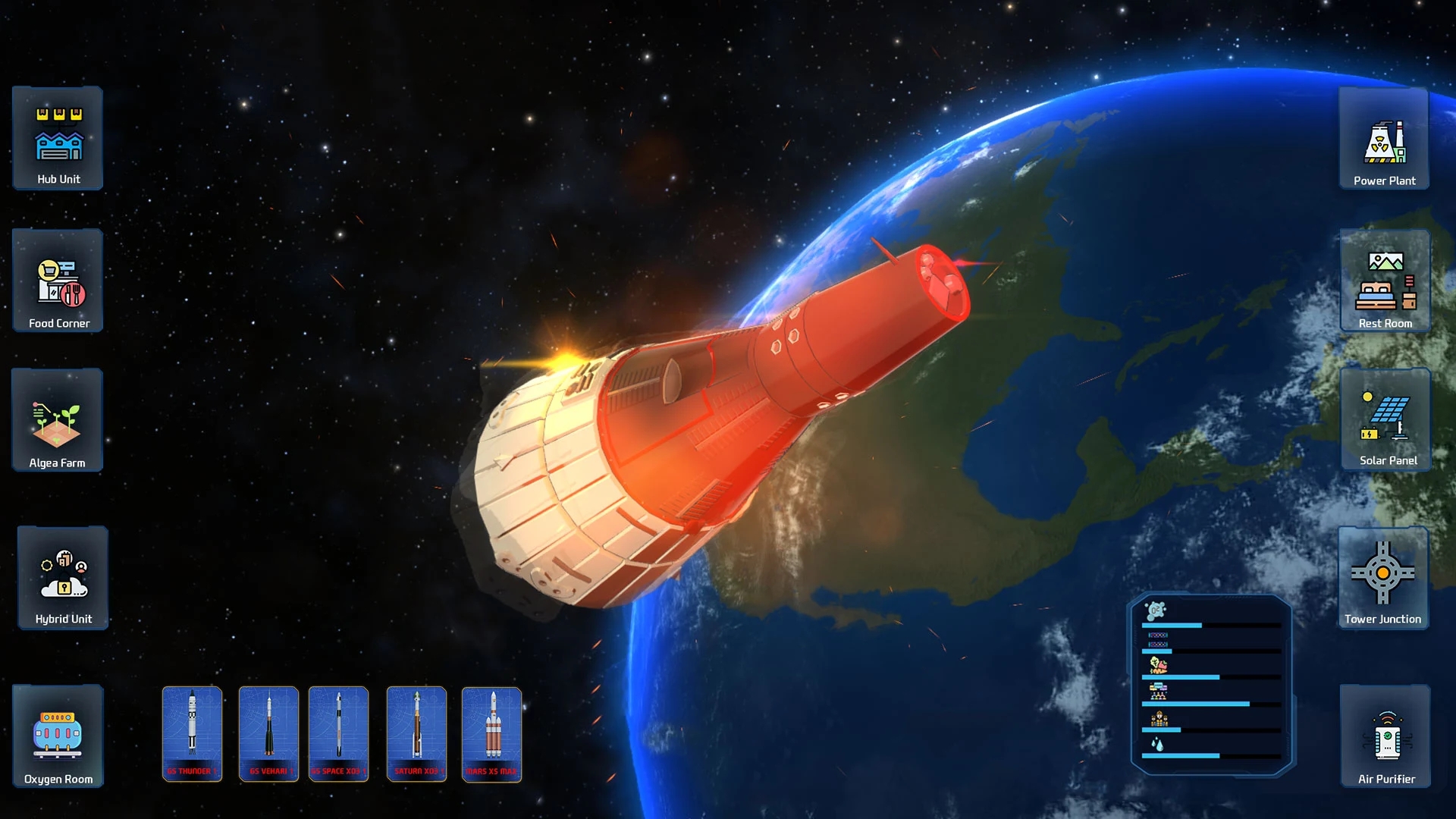Open the Food Corner module
Viewport: 1456px width, 819px height.
pos(58,281)
